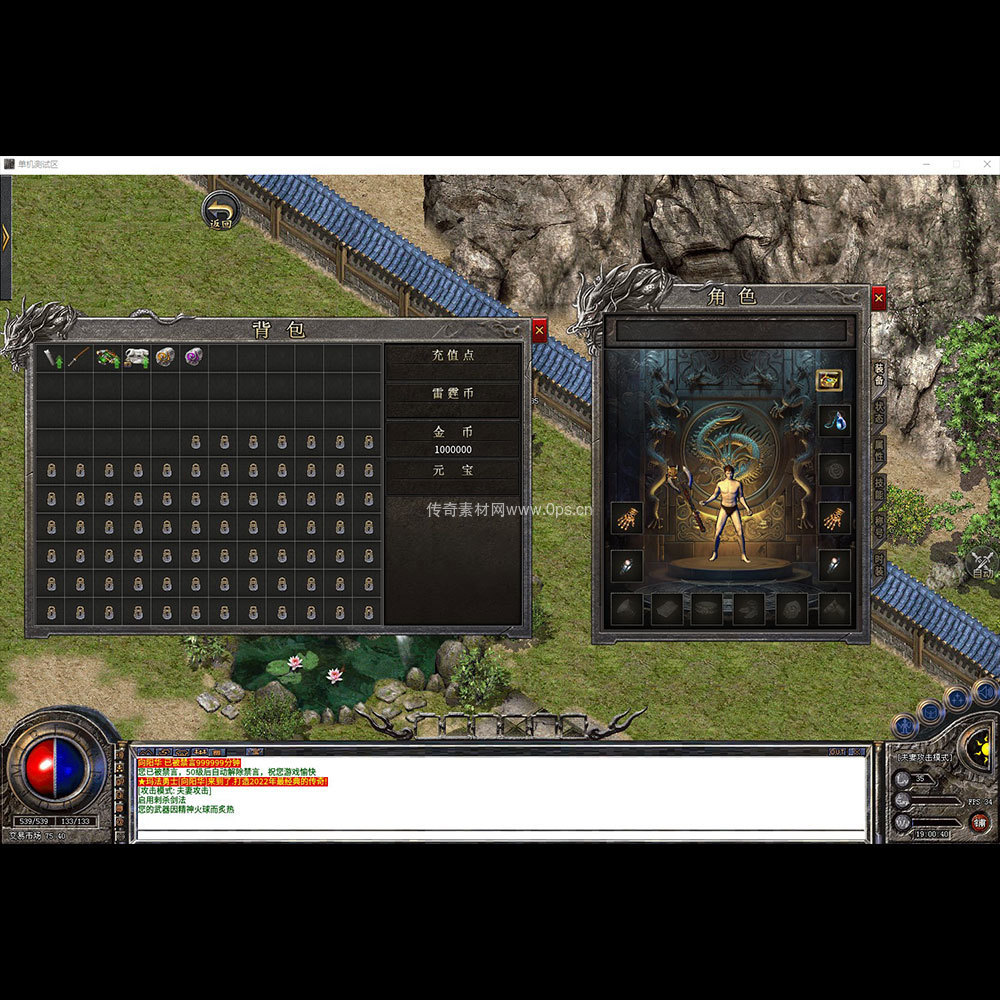Select the spear item in backpack
The width and height of the screenshot is (1000, 1000).
(x=79, y=358)
